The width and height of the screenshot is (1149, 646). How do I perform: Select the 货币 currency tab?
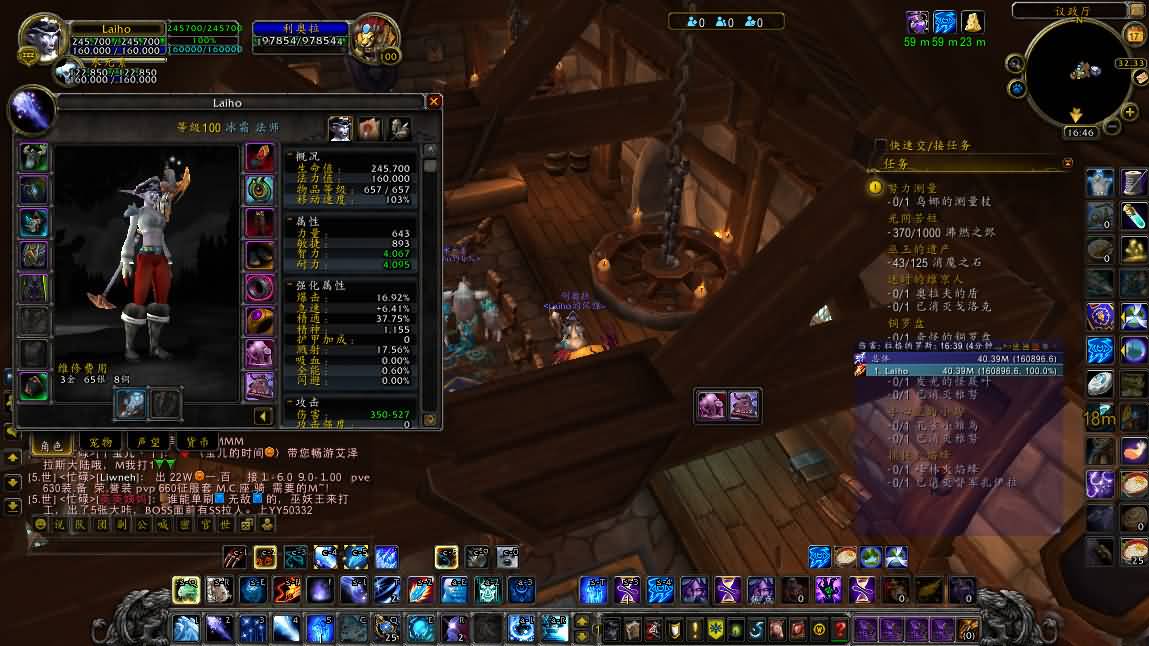[197, 441]
